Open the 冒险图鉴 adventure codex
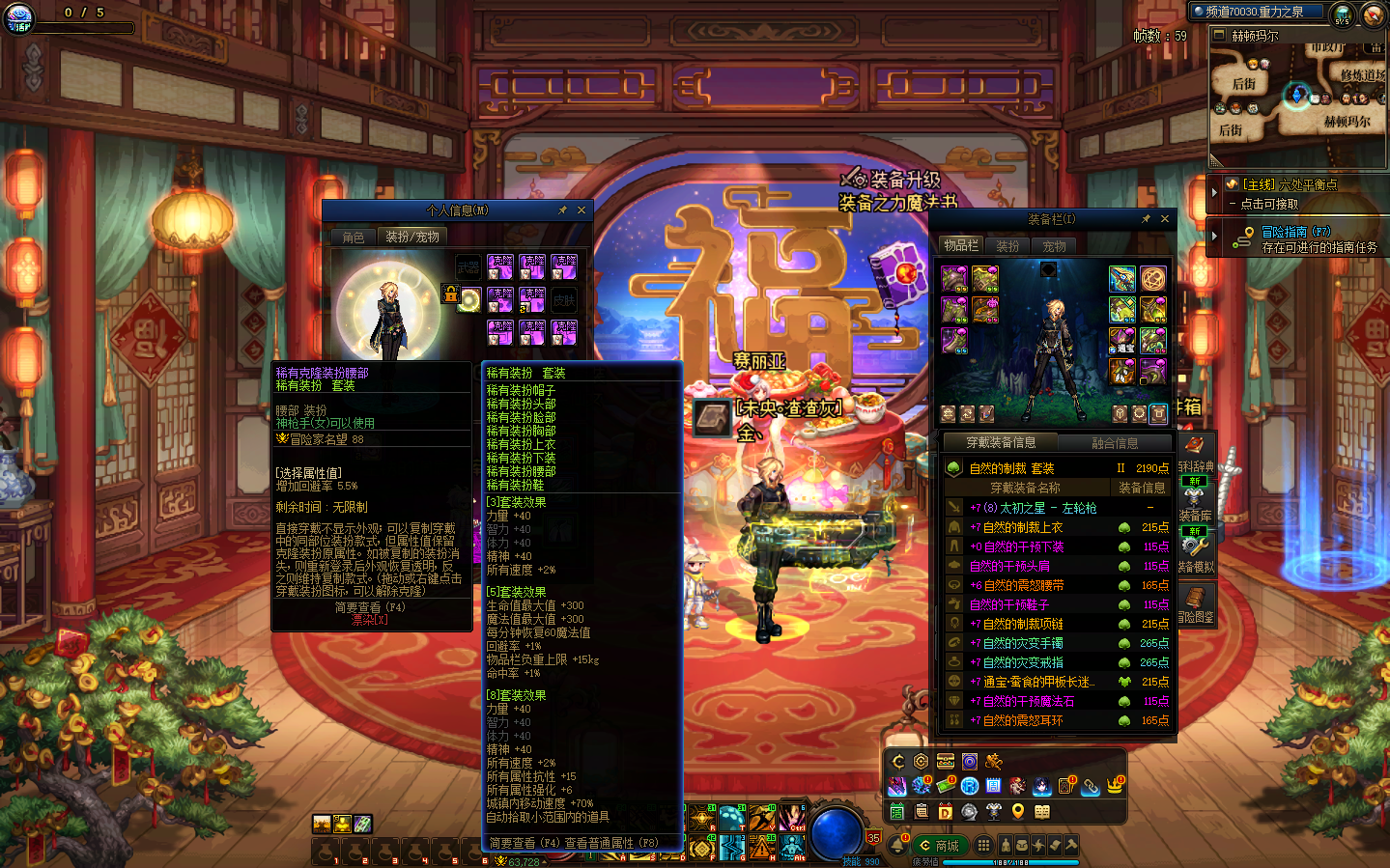1390x868 pixels. pos(1196,603)
